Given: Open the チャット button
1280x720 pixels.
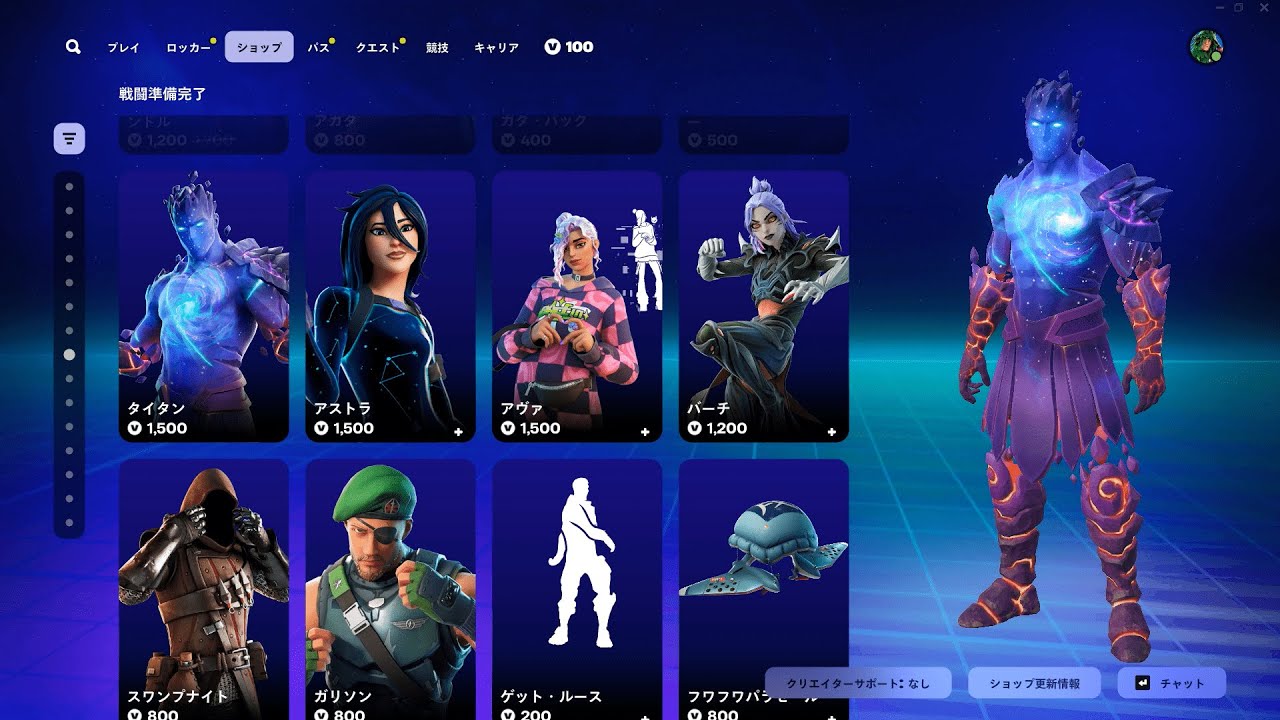Looking at the screenshot, I should click(x=1171, y=684).
